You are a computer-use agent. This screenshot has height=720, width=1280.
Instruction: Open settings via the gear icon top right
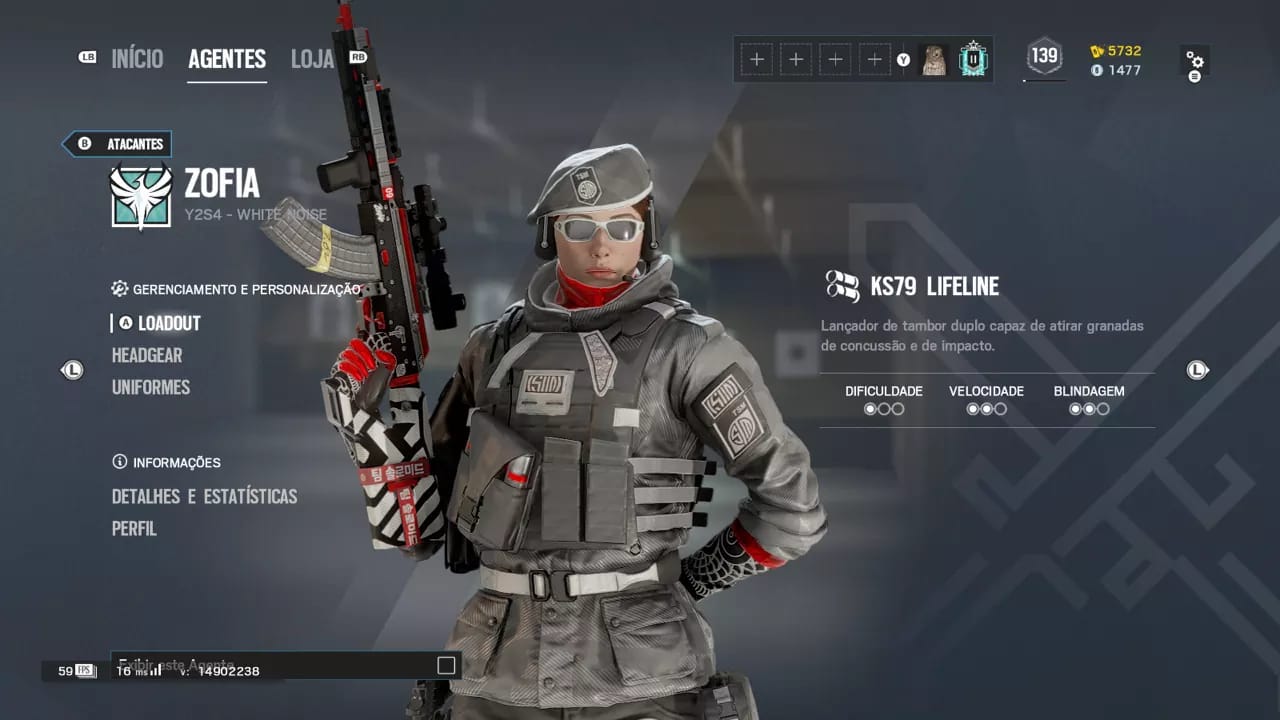(x=1196, y=60)
